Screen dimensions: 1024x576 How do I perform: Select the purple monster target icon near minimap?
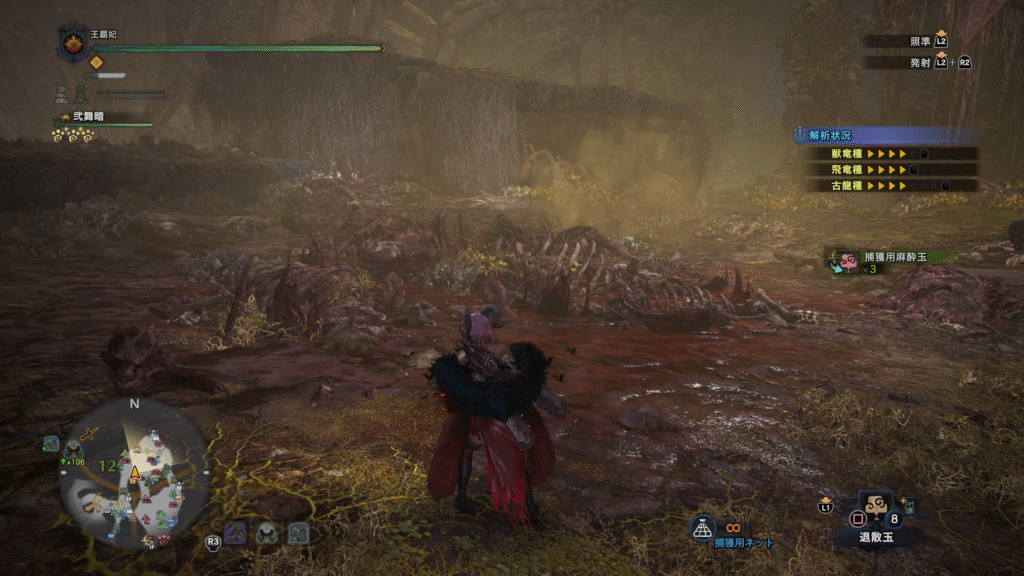point(236,533)
